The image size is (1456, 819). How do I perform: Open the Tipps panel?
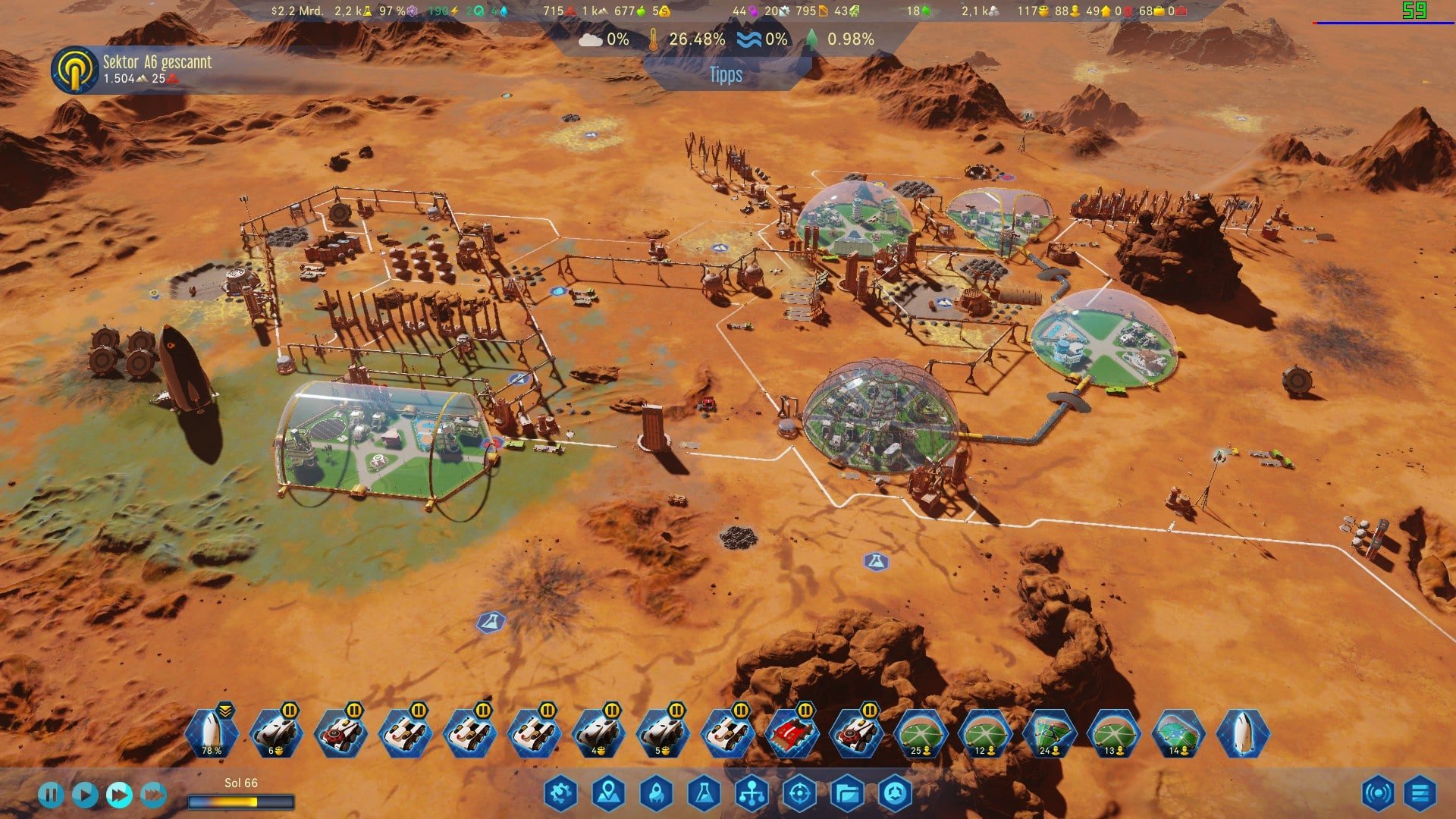726,74
